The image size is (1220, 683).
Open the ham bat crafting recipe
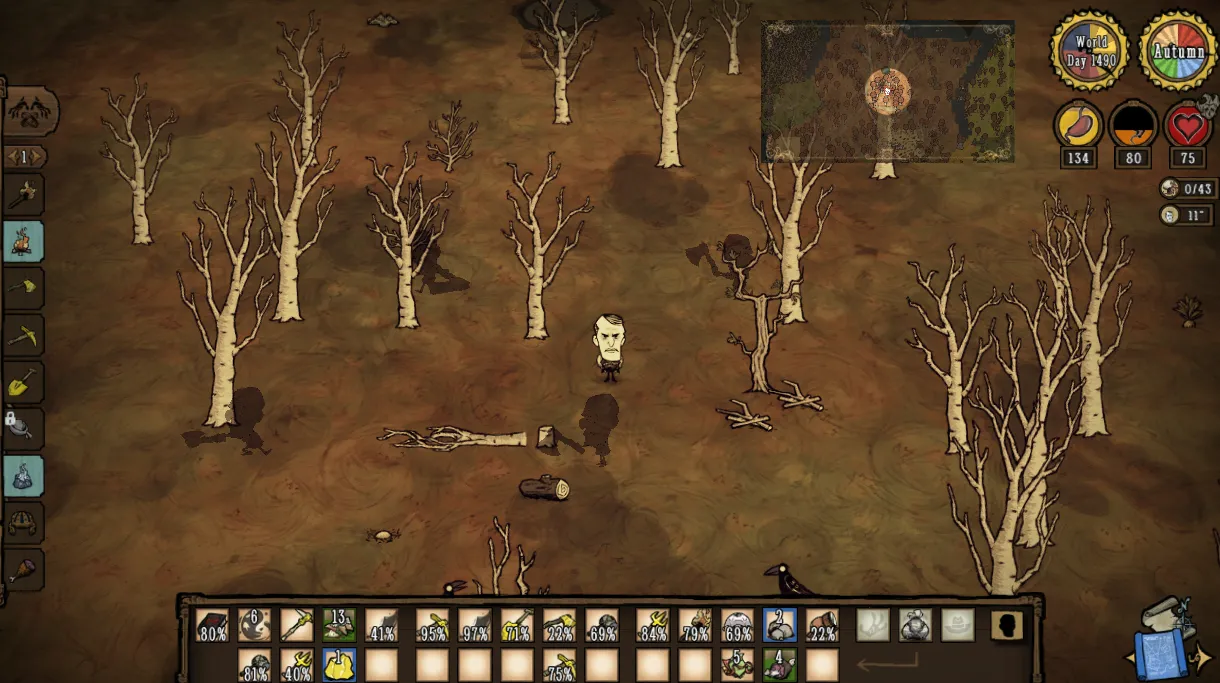(x=23, y=570)
